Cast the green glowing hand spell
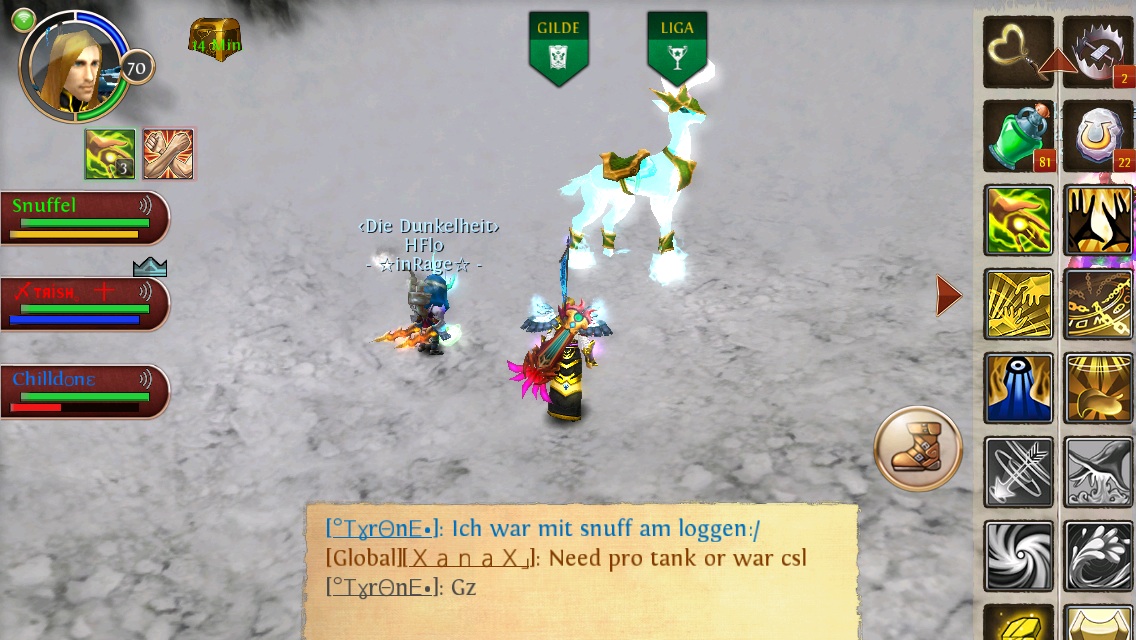Viewport: 1136px width, 640px height. coord(1018,220)
